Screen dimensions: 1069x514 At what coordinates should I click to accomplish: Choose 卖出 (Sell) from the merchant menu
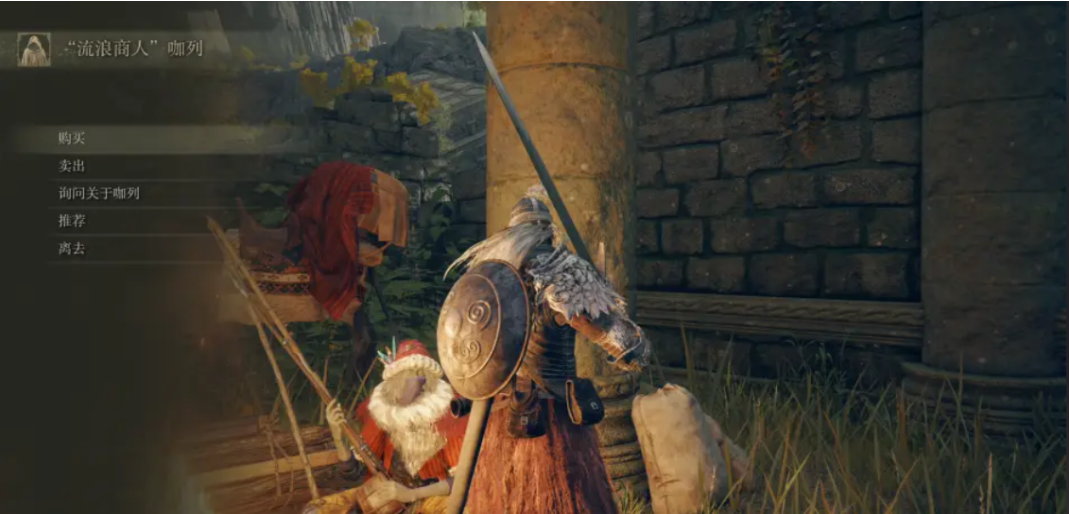click(x=72, y=166)
